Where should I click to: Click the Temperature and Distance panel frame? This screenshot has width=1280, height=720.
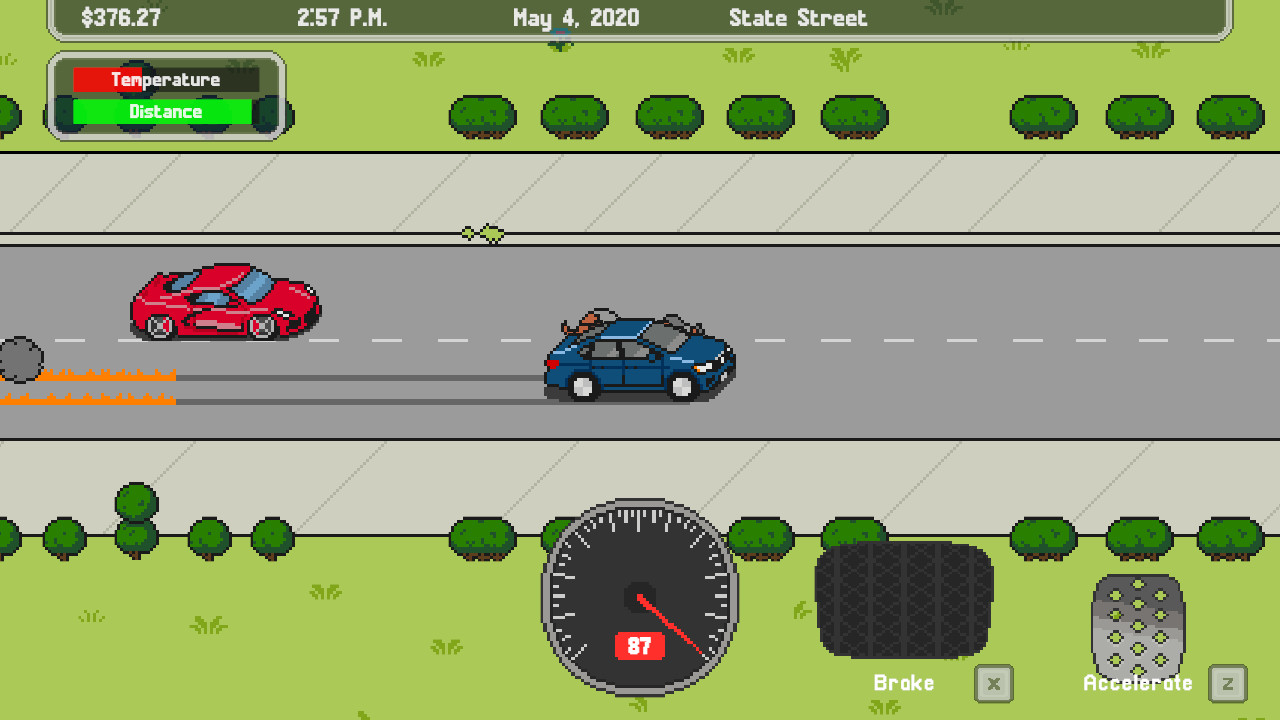tap(167, 95)
